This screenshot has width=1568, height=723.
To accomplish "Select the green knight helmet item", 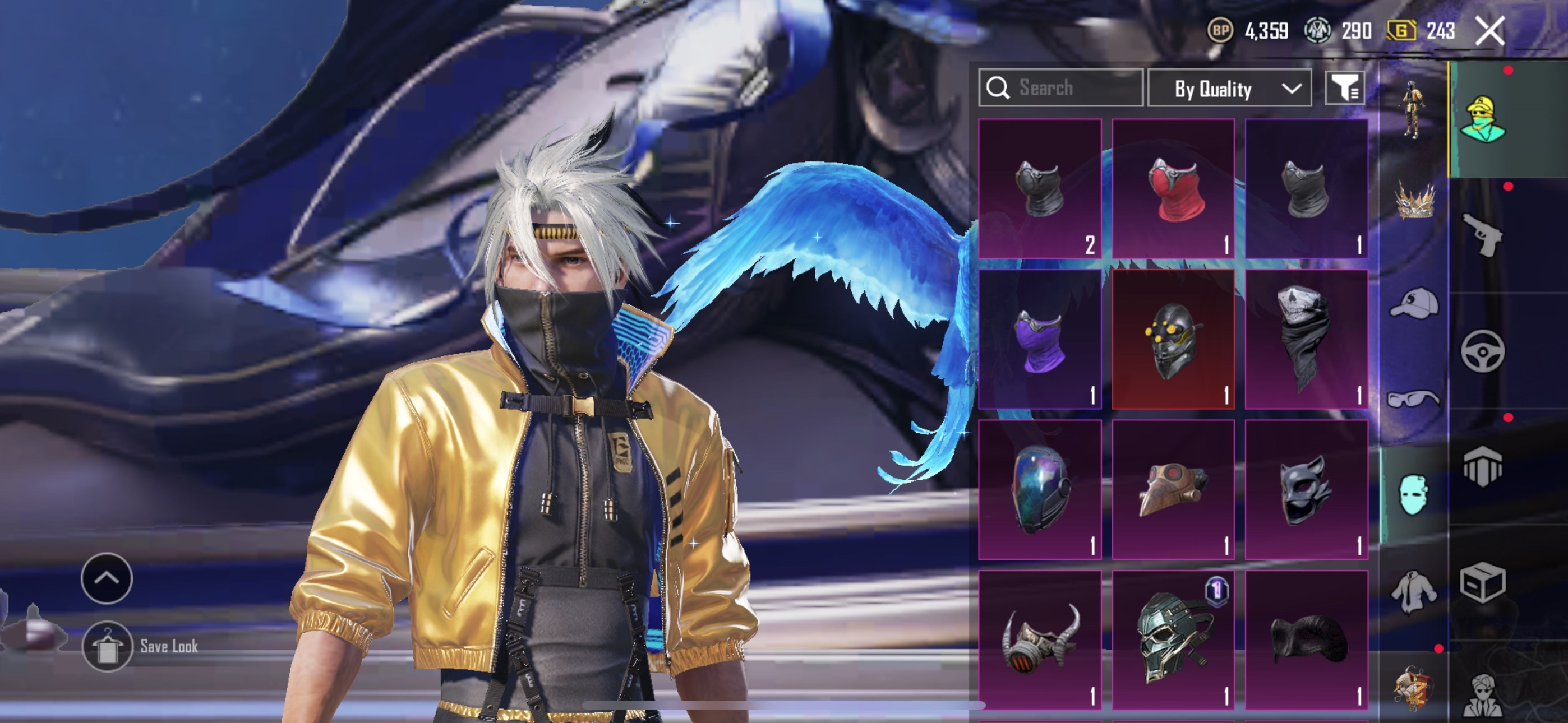I will 1173,640.
